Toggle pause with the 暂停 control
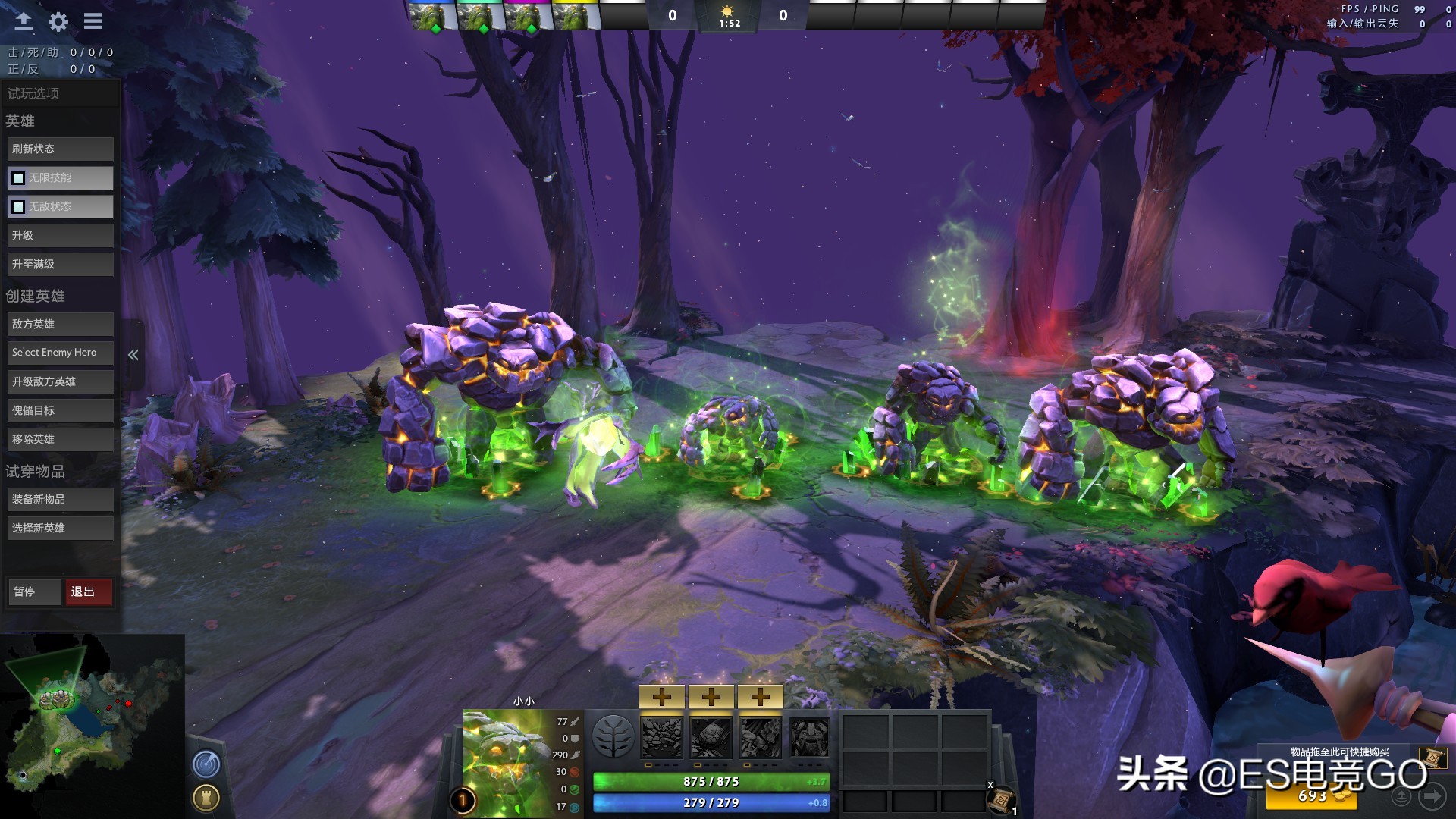1456x819 pixels. coord(34,591)
